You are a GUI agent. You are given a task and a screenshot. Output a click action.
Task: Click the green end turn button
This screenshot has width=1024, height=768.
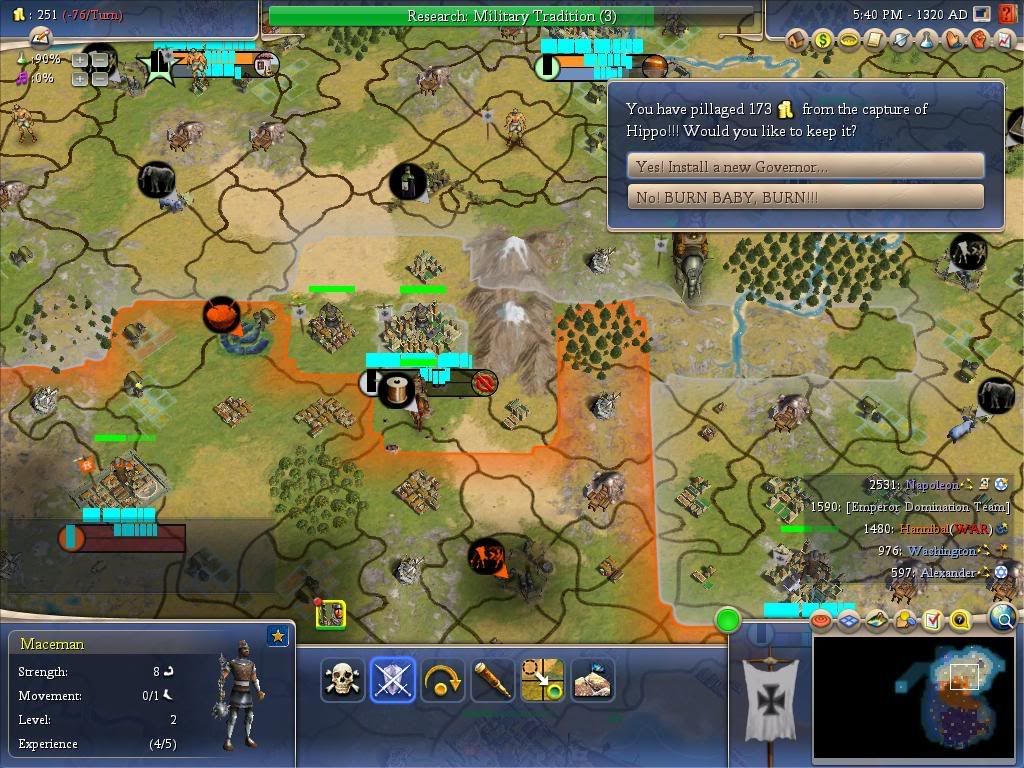coord(727,620)
